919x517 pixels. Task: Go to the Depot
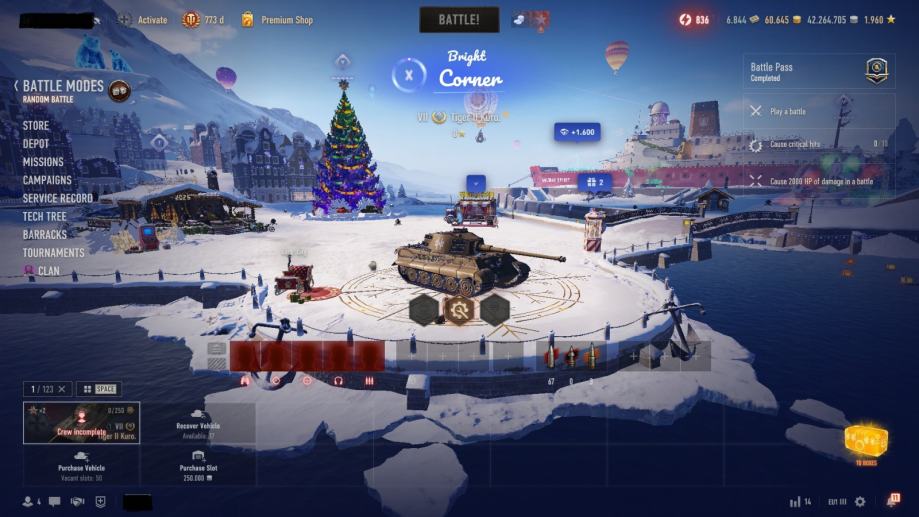click(36, 144)
